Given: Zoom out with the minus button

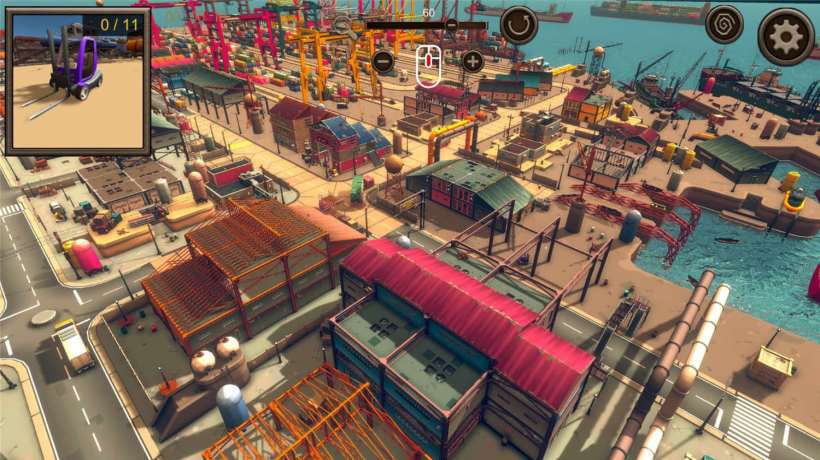Looking at the screenshot, I should tap(383, 62).
